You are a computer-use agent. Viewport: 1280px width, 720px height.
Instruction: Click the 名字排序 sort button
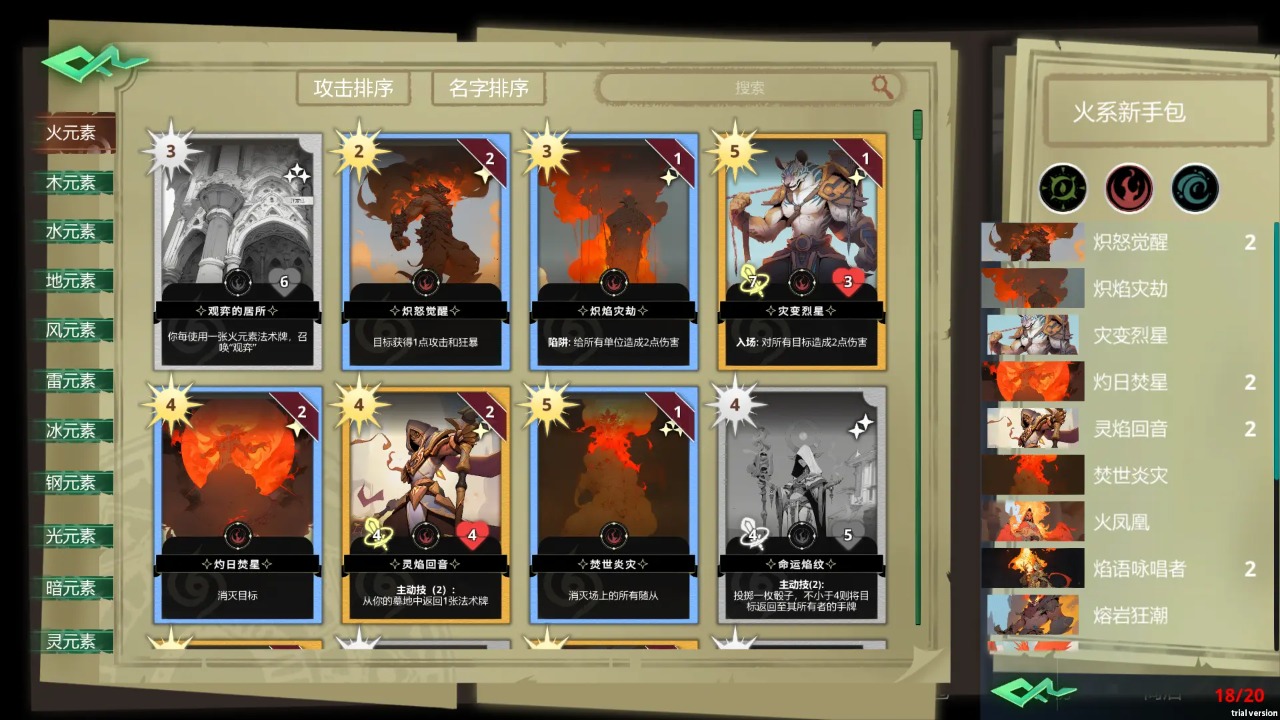click(x=487, y=88)
